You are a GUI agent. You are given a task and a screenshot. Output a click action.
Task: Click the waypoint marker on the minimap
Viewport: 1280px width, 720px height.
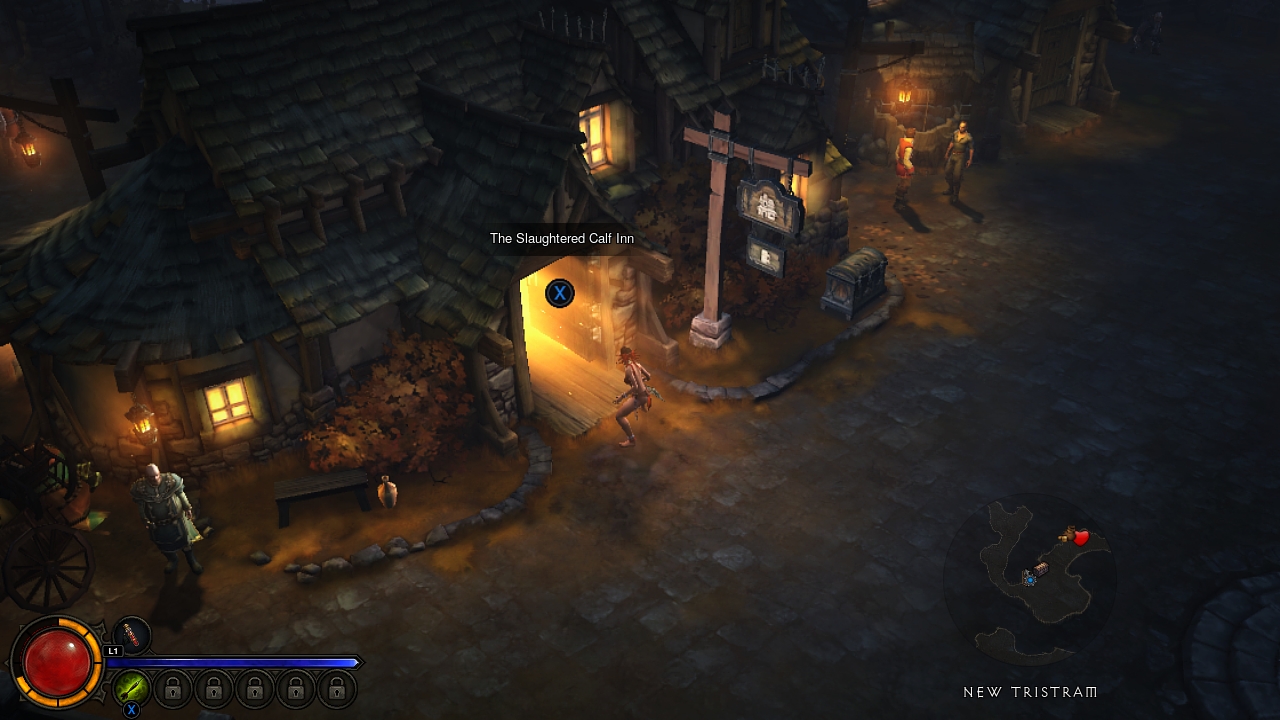point(1029,579)
